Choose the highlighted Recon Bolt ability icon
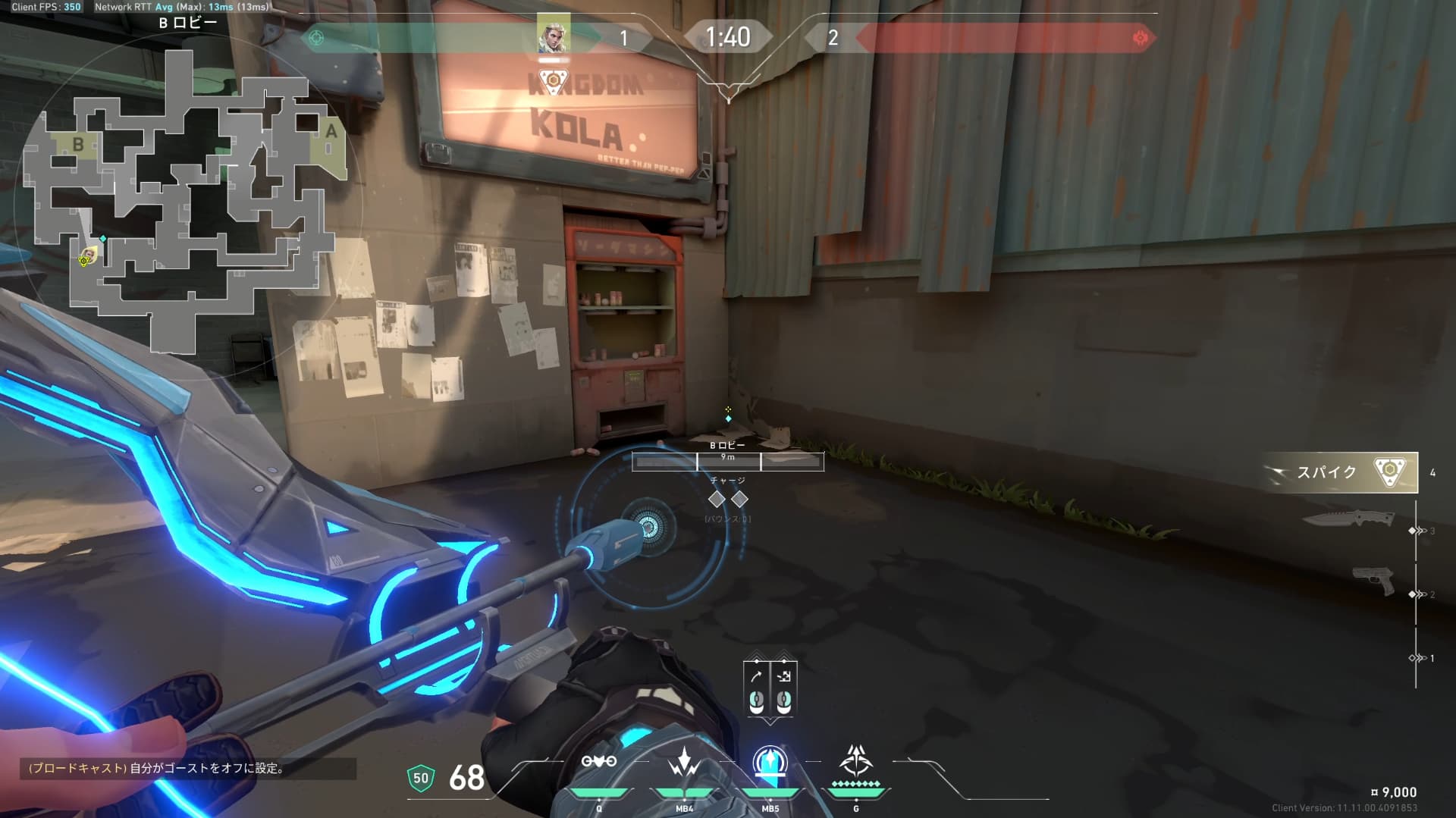Image resolution: width=1456 pixels, height=818 pixels. (x=770, y=762)
